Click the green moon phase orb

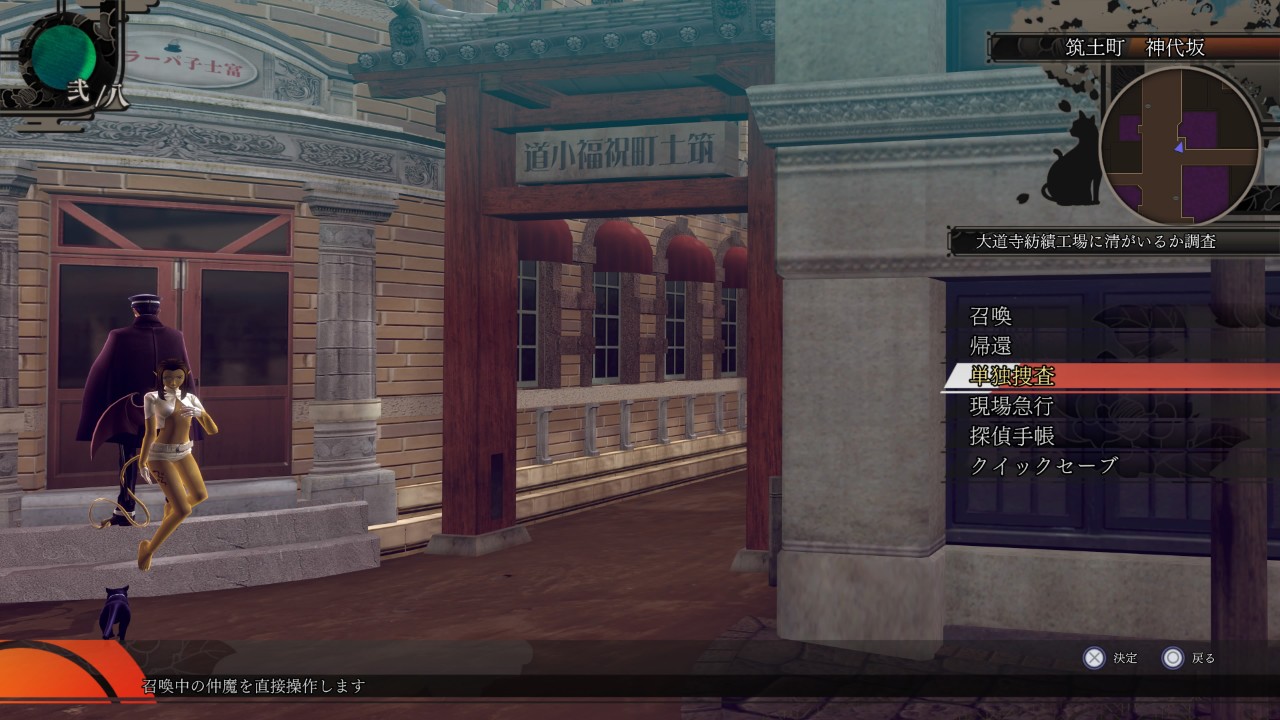coord(62,55)
